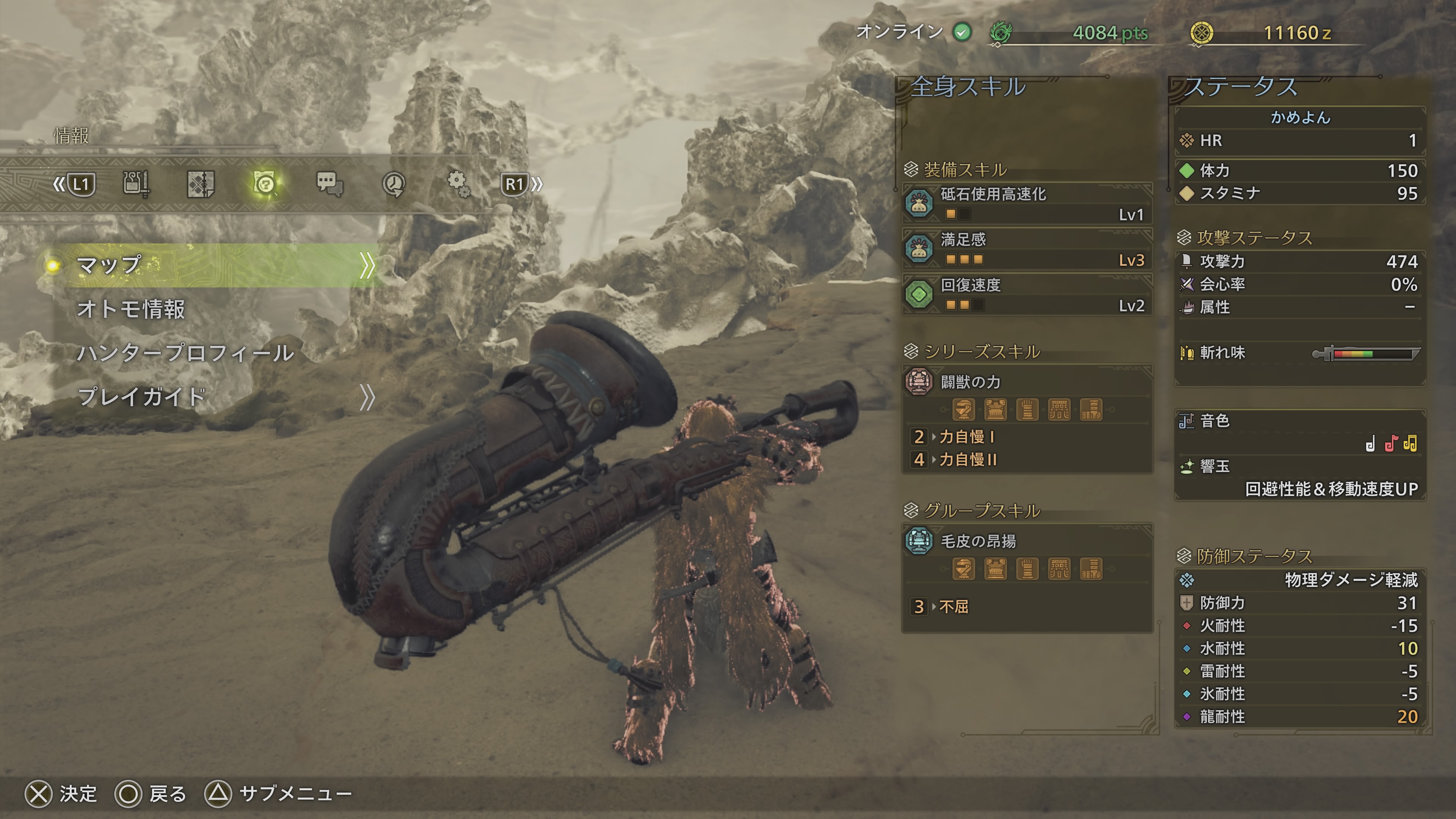Choose the プレイガイド entry

[141, 397]
